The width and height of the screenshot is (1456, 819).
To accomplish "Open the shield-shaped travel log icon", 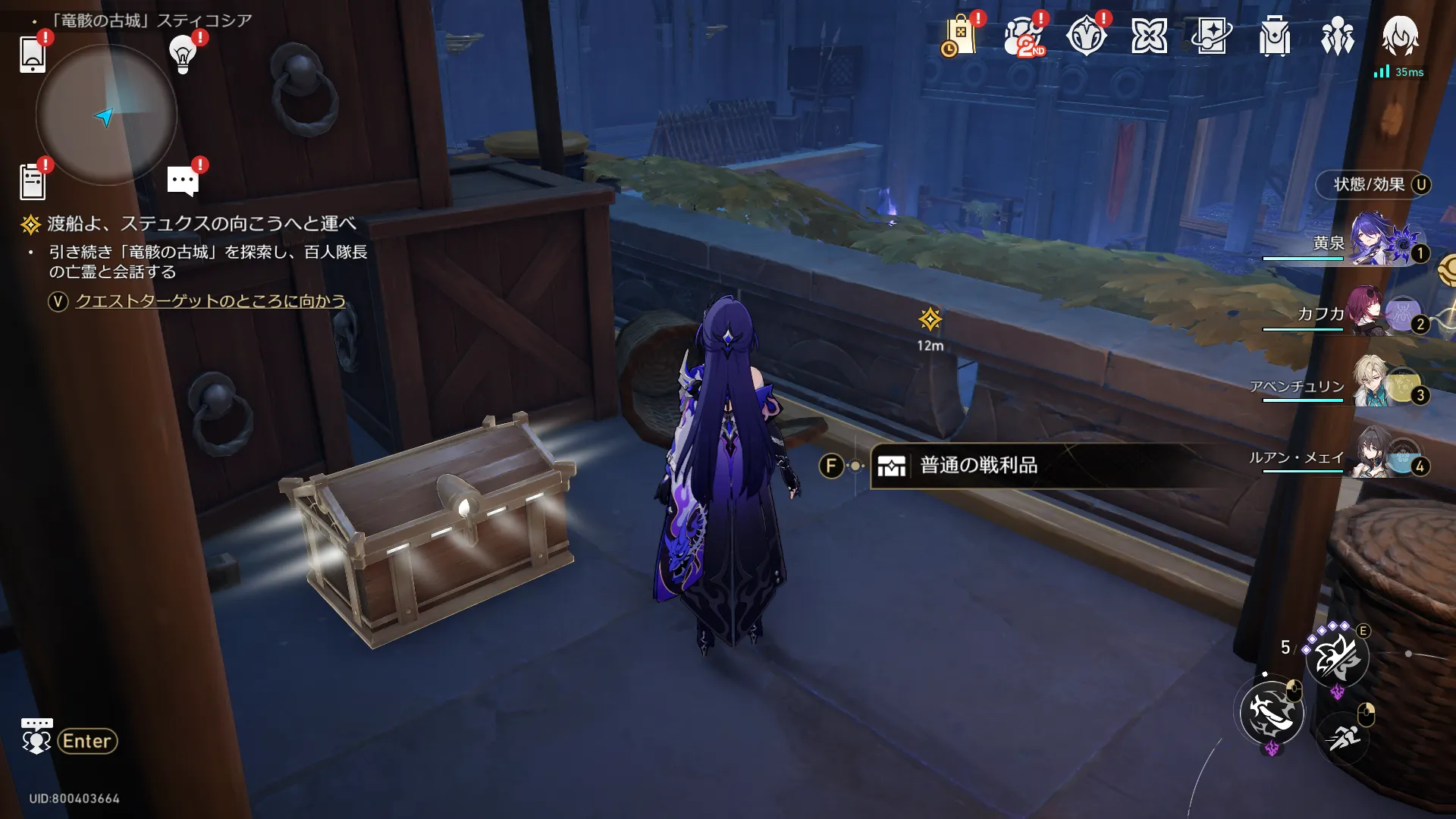I will 1086,36.
